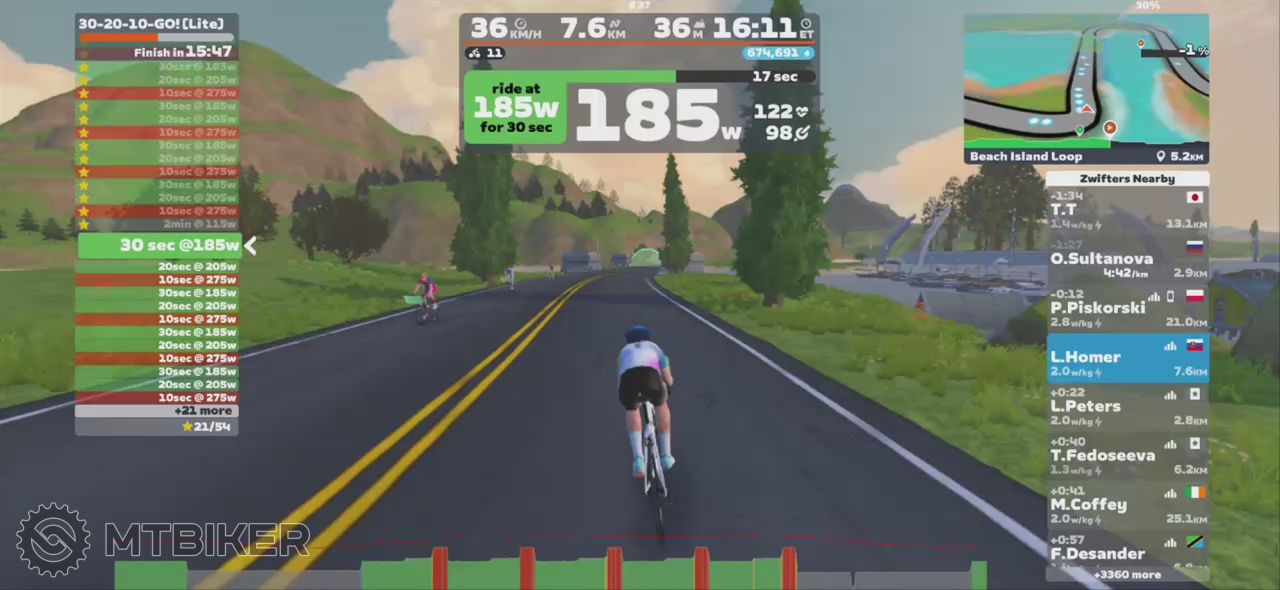Show the +21 more workout intervals

tap(157, 411)
